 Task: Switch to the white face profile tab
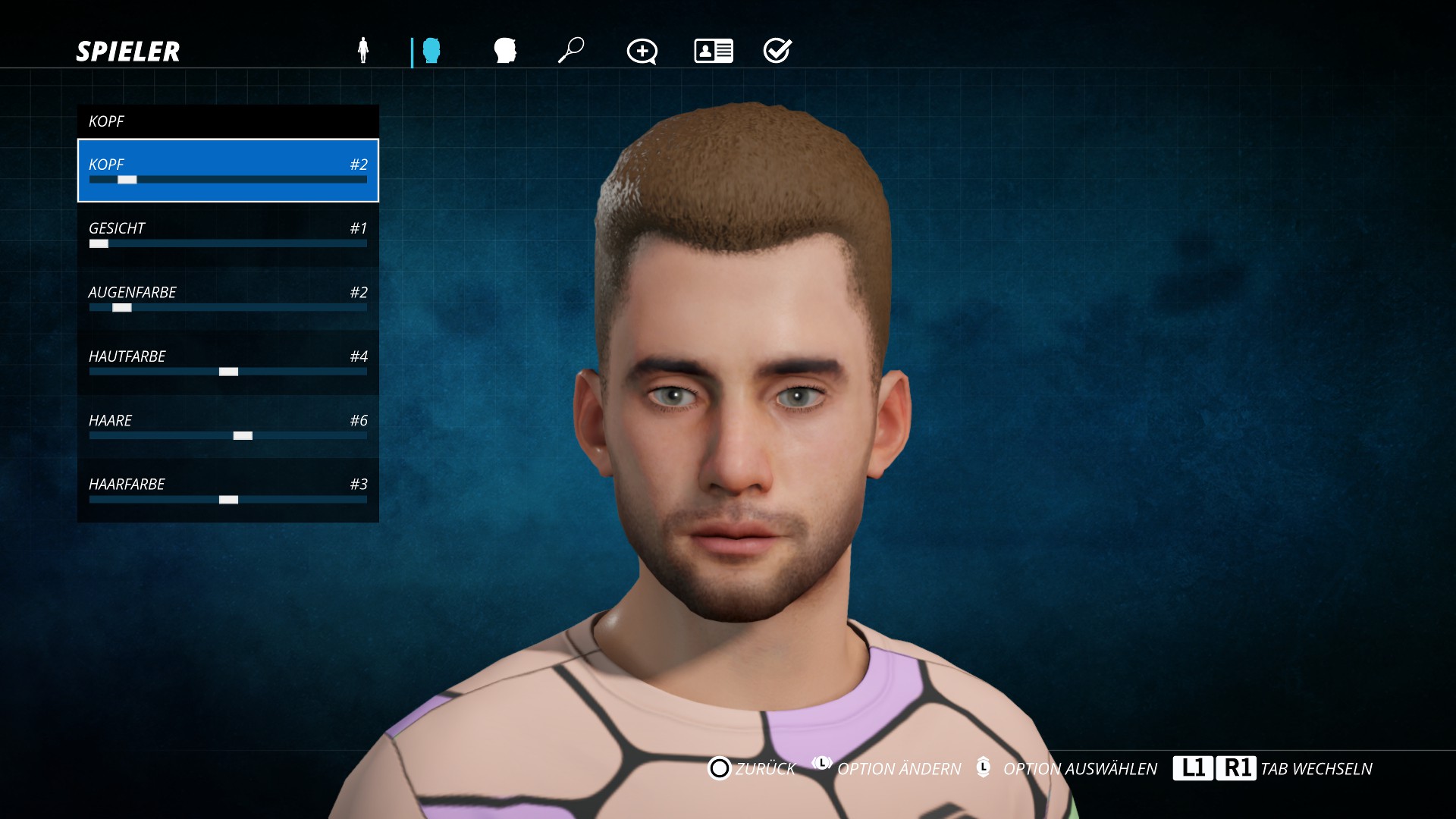pos(504,51)
